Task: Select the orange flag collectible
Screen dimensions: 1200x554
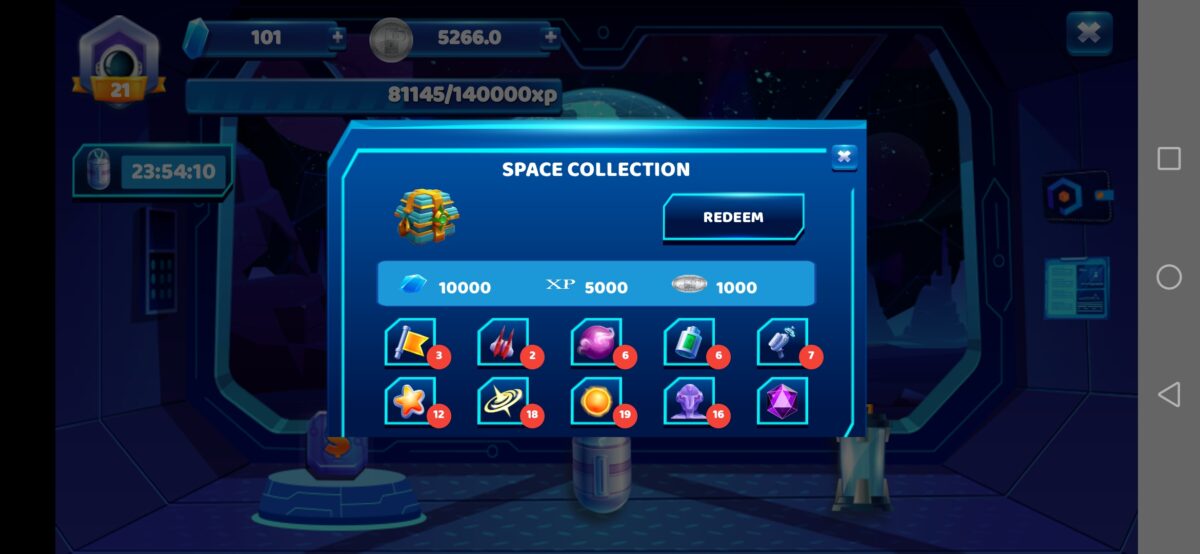Action: coord(410,343)
